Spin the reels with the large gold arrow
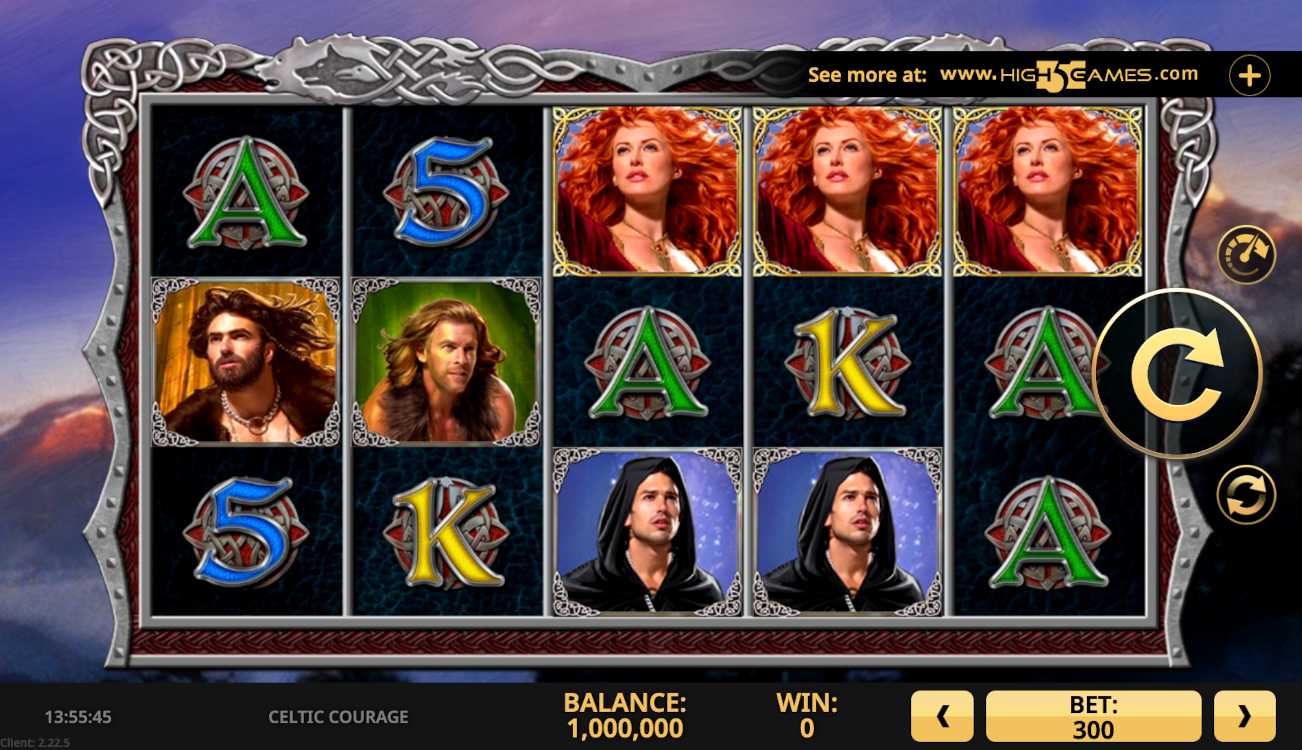1302x750 pixels. (x=1178, y=374)
